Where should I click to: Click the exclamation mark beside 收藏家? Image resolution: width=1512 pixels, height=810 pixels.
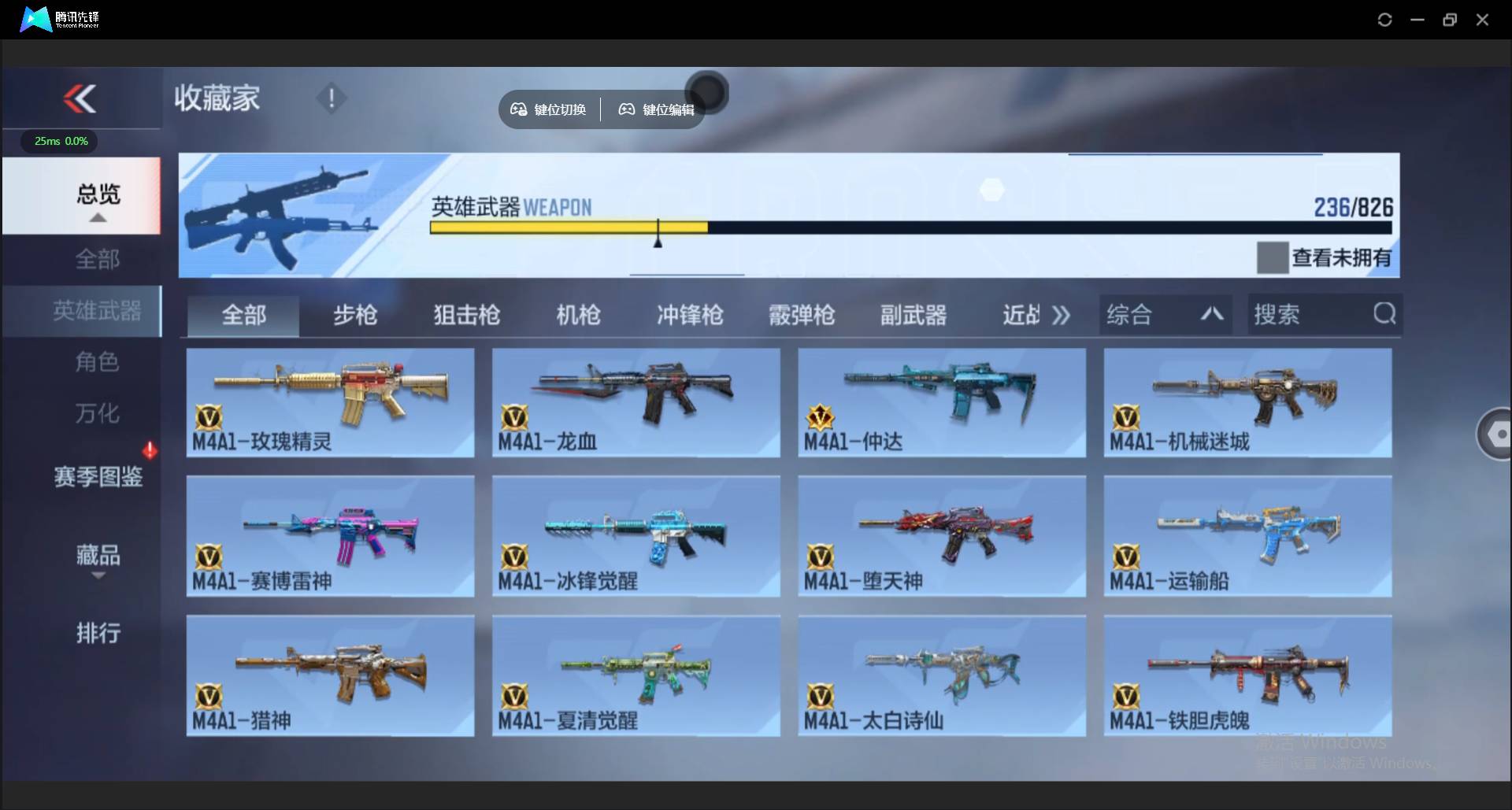tap(332, 98)
